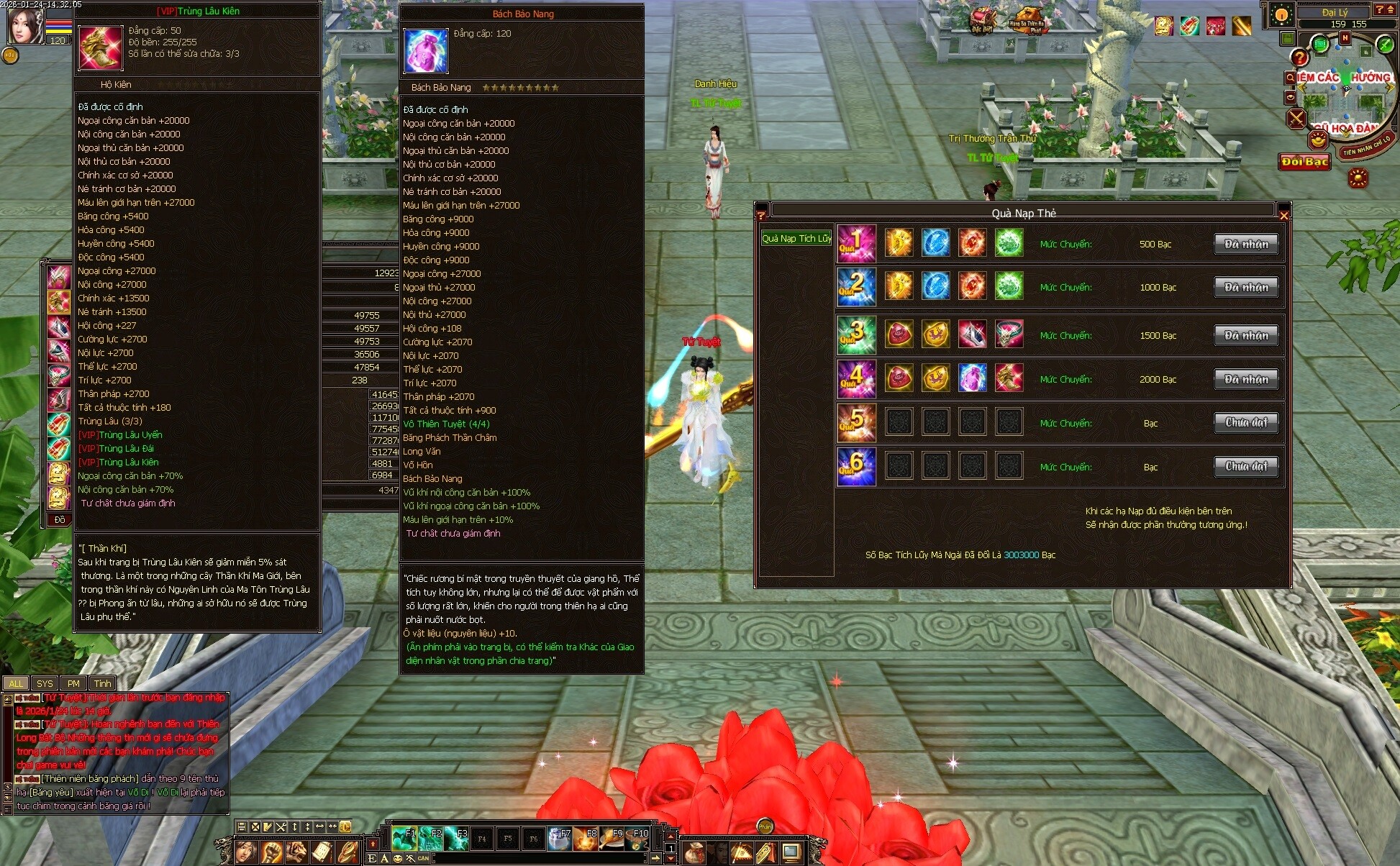
Task: Click the player portrait avatar
Action: 24,26
